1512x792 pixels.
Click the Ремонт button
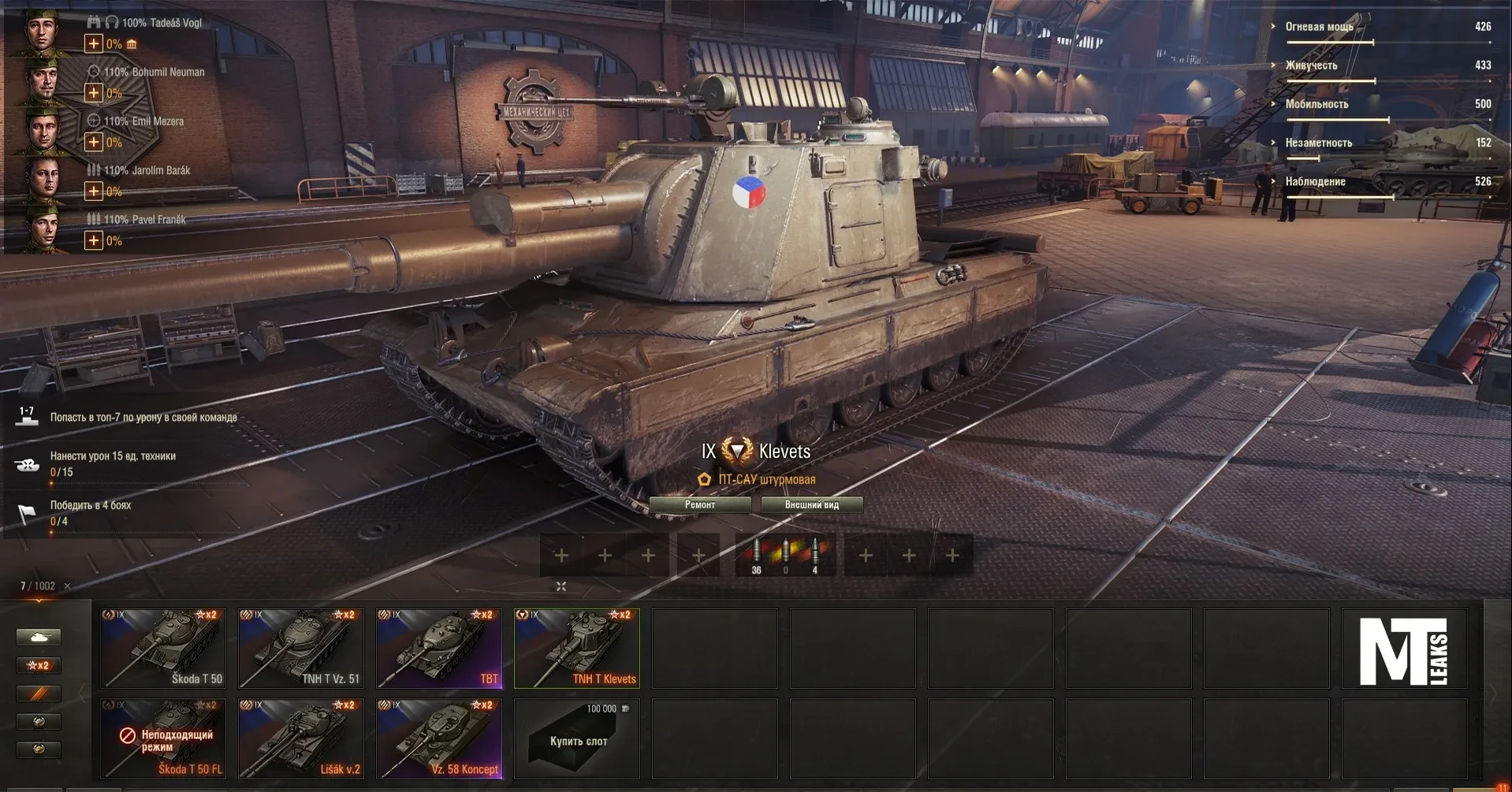tap(700, 505)
